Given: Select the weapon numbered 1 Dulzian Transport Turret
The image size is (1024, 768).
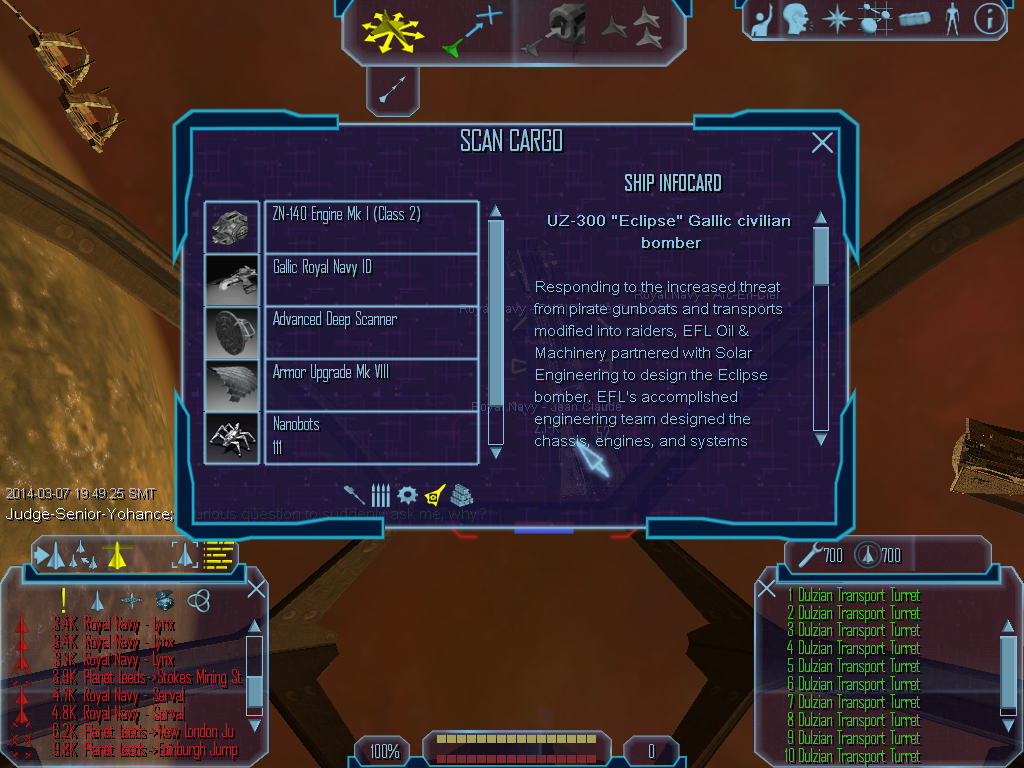Looking at the screenshot, I should coord(853,596).
